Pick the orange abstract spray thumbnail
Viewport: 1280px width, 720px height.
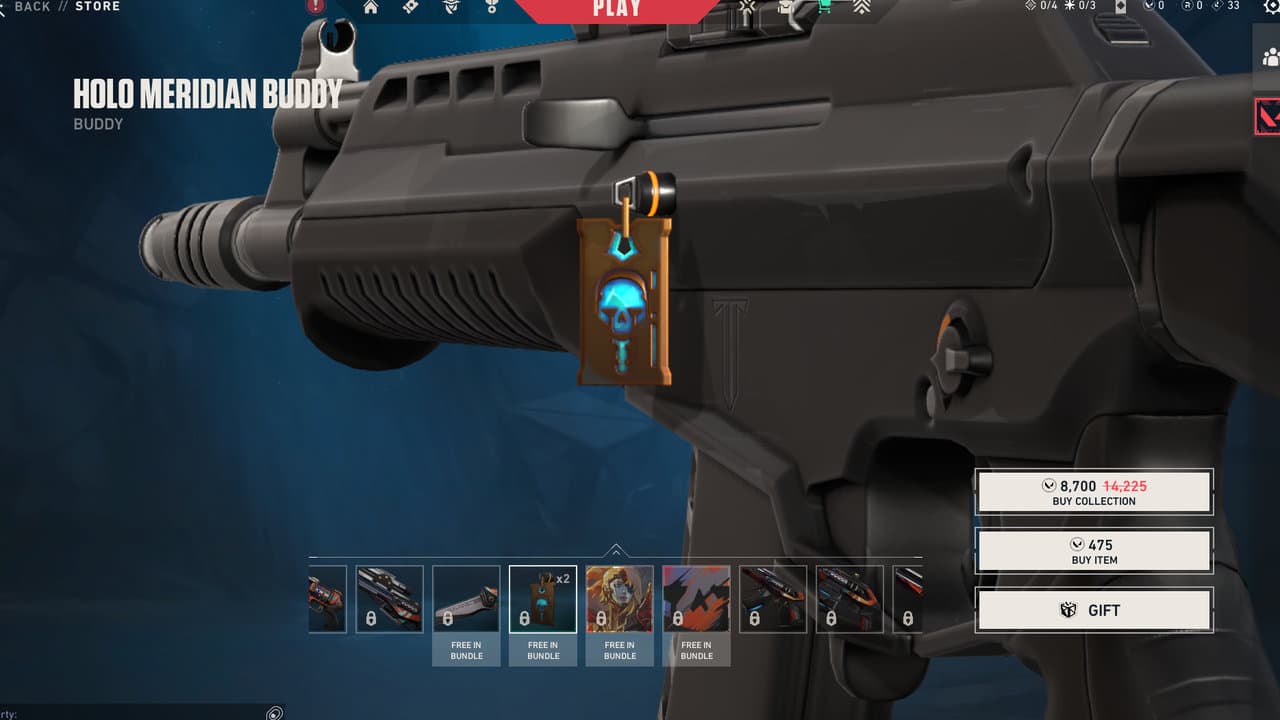pyautogui.click(x=696, y=599)
